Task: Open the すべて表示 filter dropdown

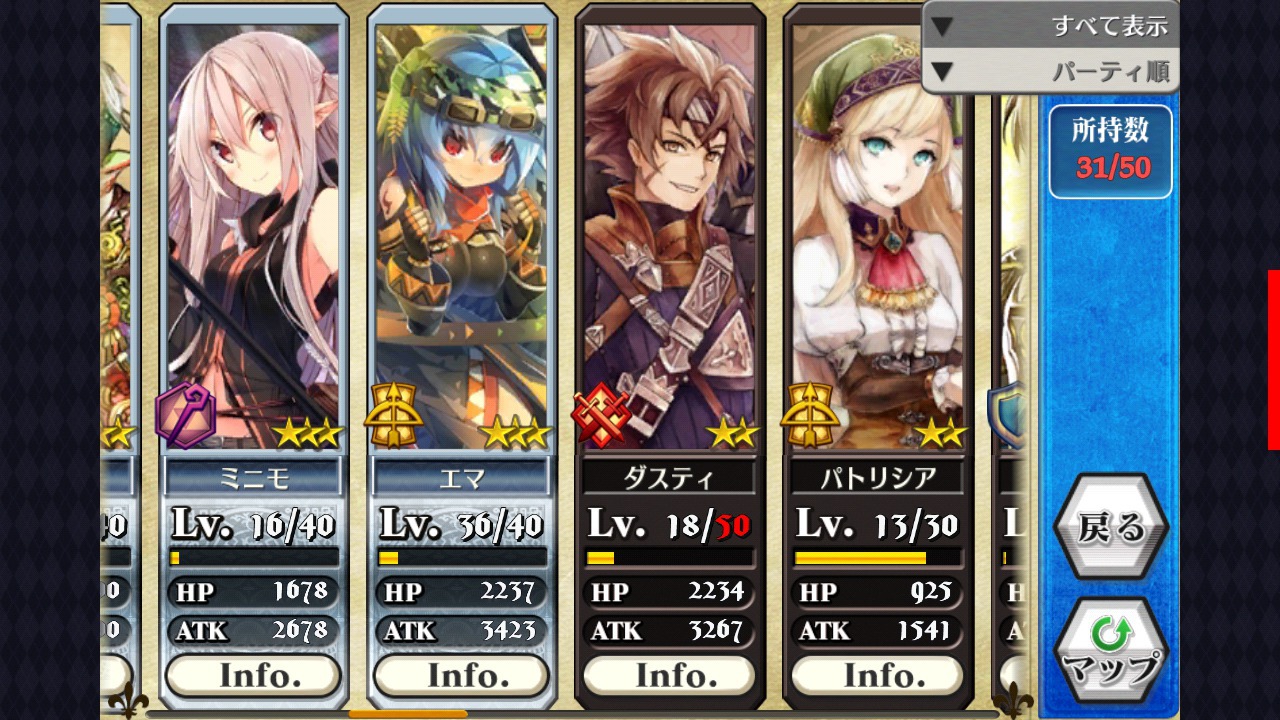Action: (1050, 25)
